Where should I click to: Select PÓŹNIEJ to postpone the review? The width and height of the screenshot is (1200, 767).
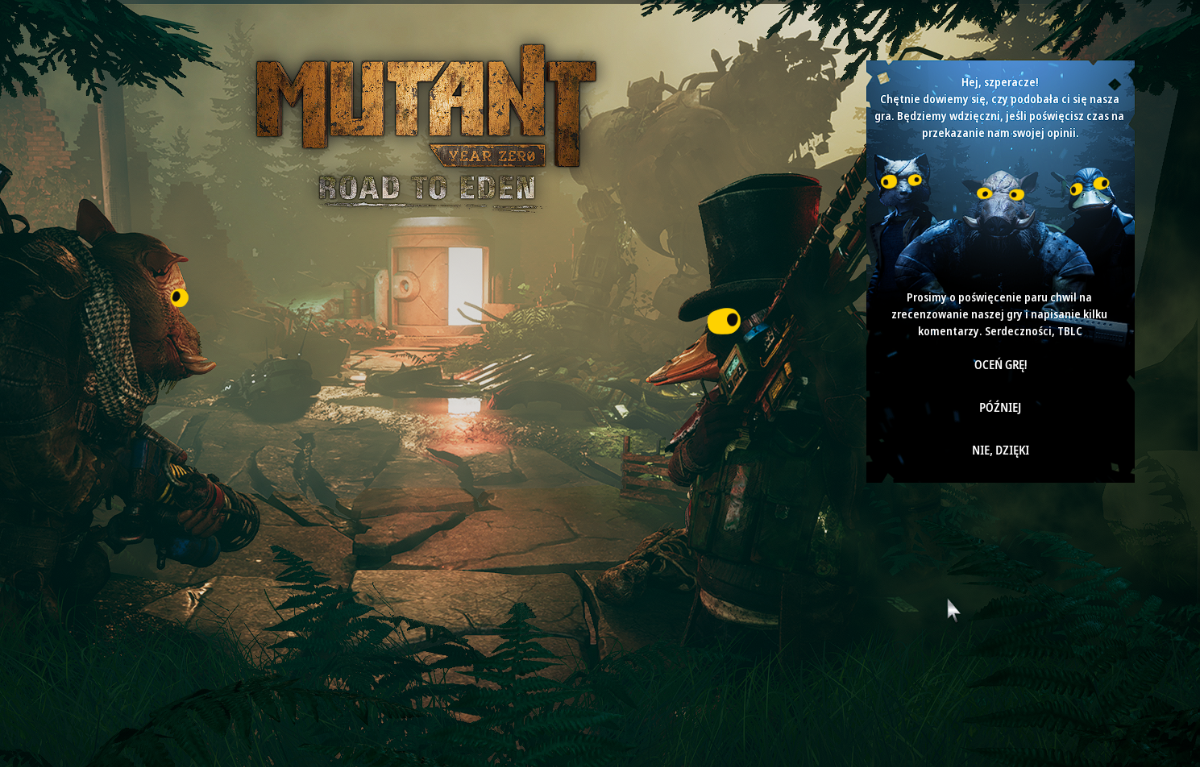pyautogui.click(x=1000, y=408)
